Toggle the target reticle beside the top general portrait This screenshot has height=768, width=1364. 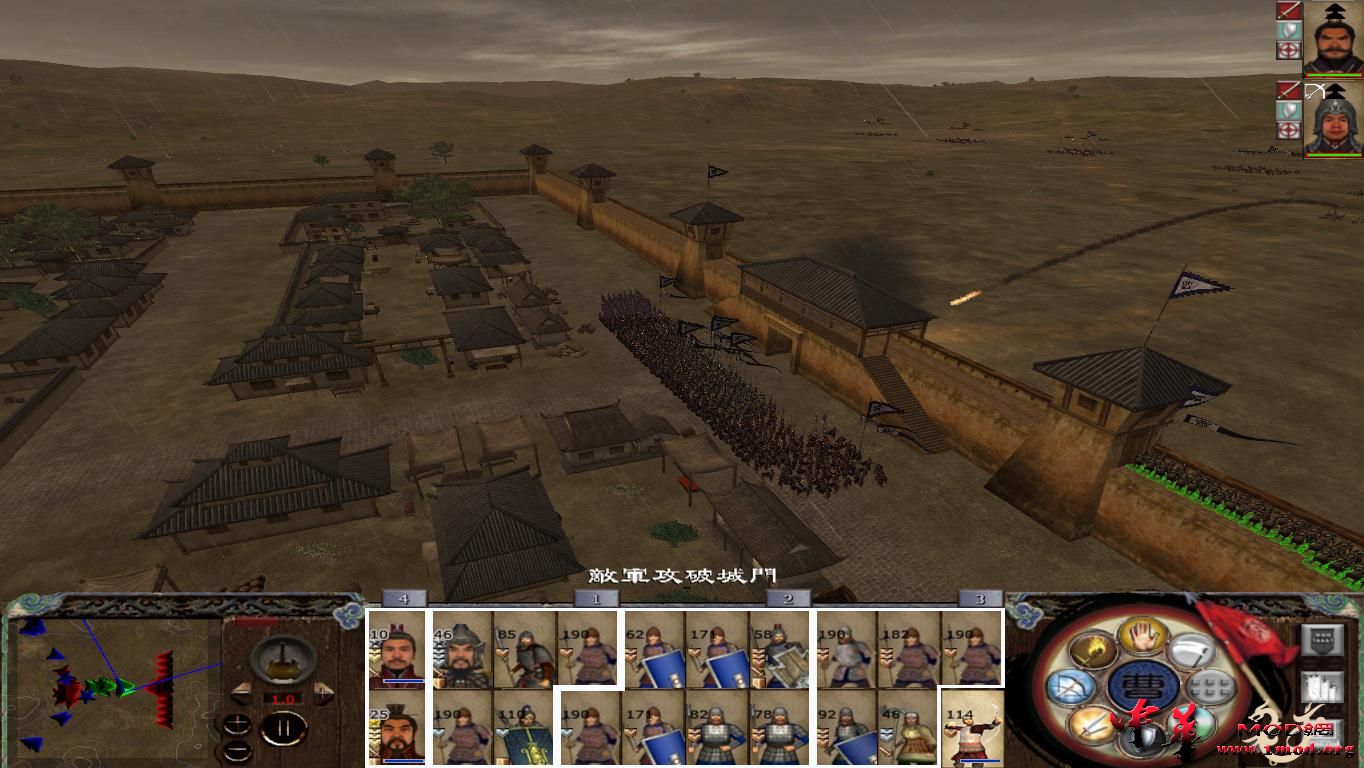pos(1288,50)
